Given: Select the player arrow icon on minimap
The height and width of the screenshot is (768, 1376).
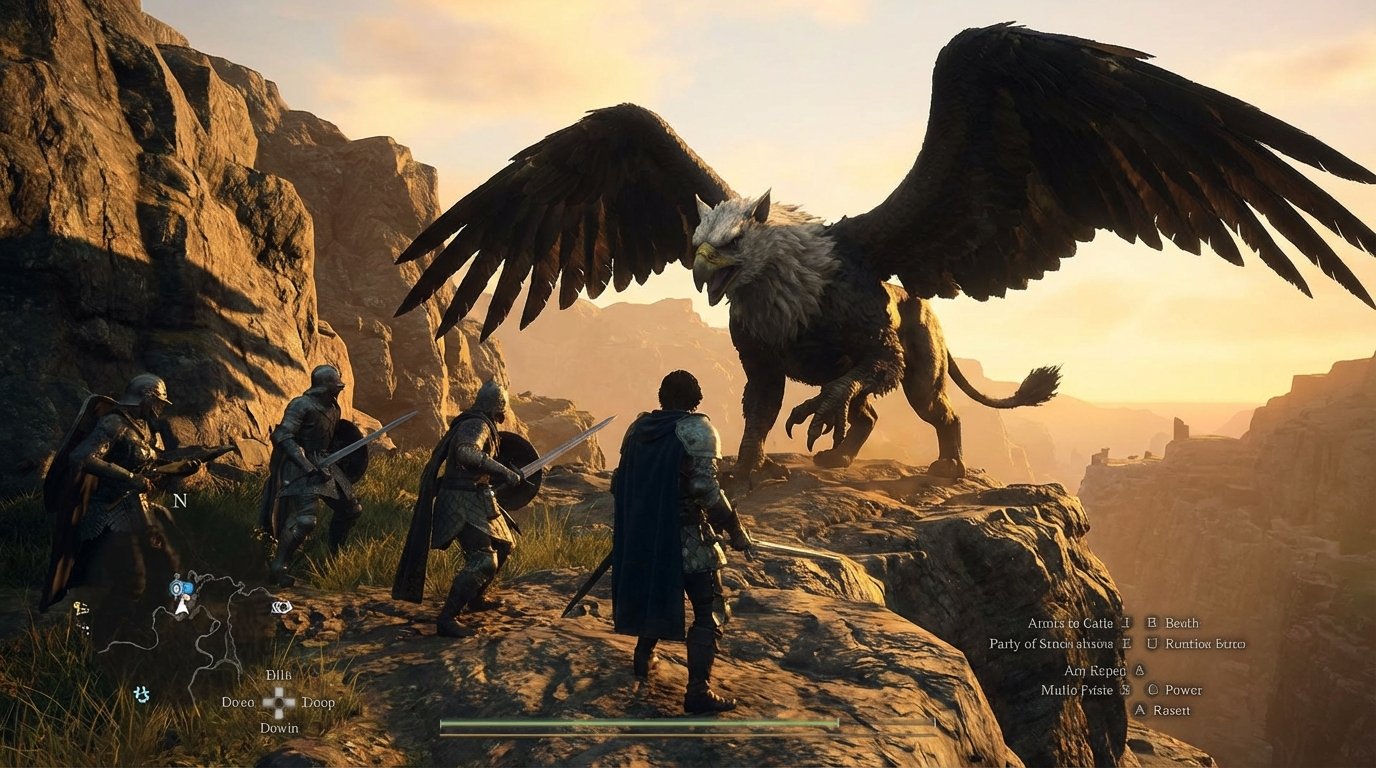Looking at the screenshot, I should (x=181, y=607).
